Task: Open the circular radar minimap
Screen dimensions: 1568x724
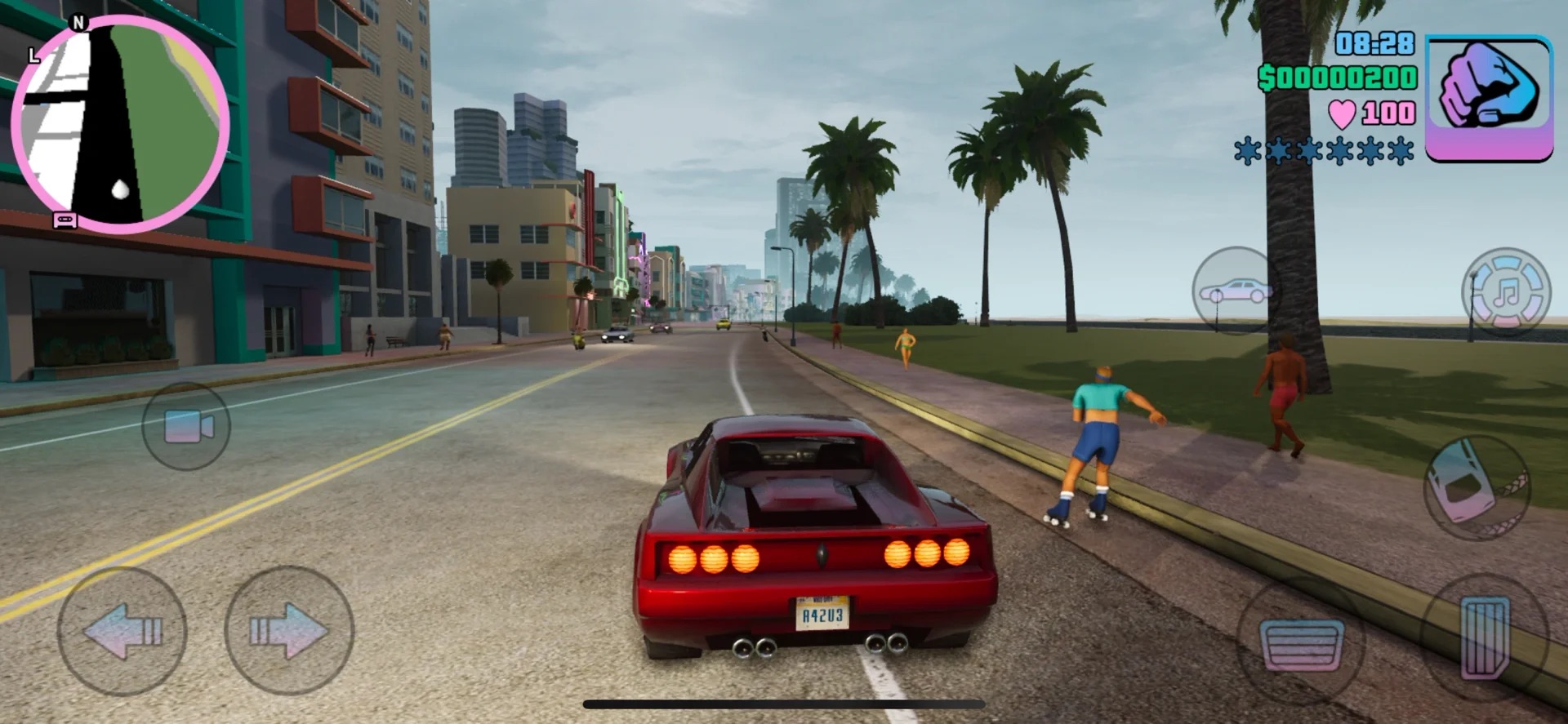Action: coord(120,124)
